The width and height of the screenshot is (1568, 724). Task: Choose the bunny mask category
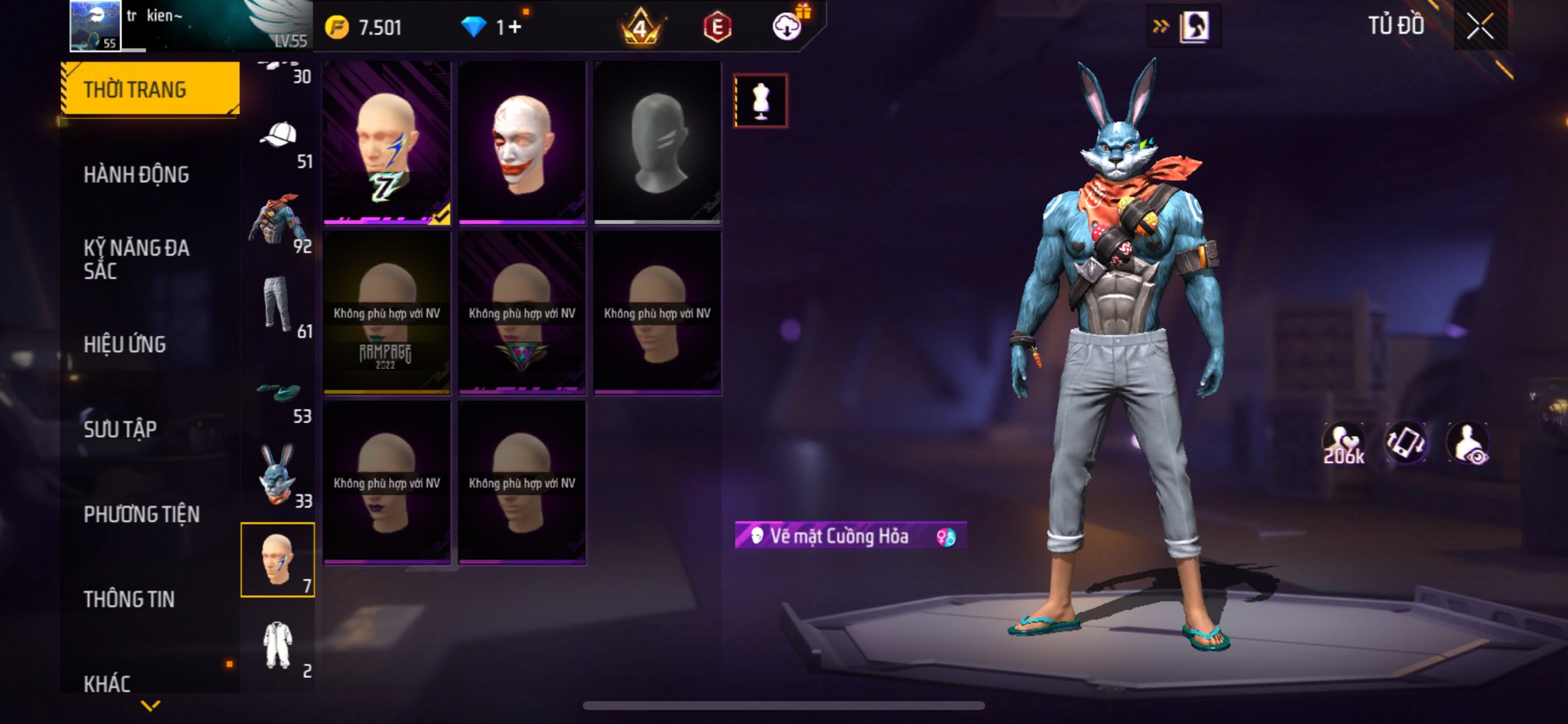point(277,476)
